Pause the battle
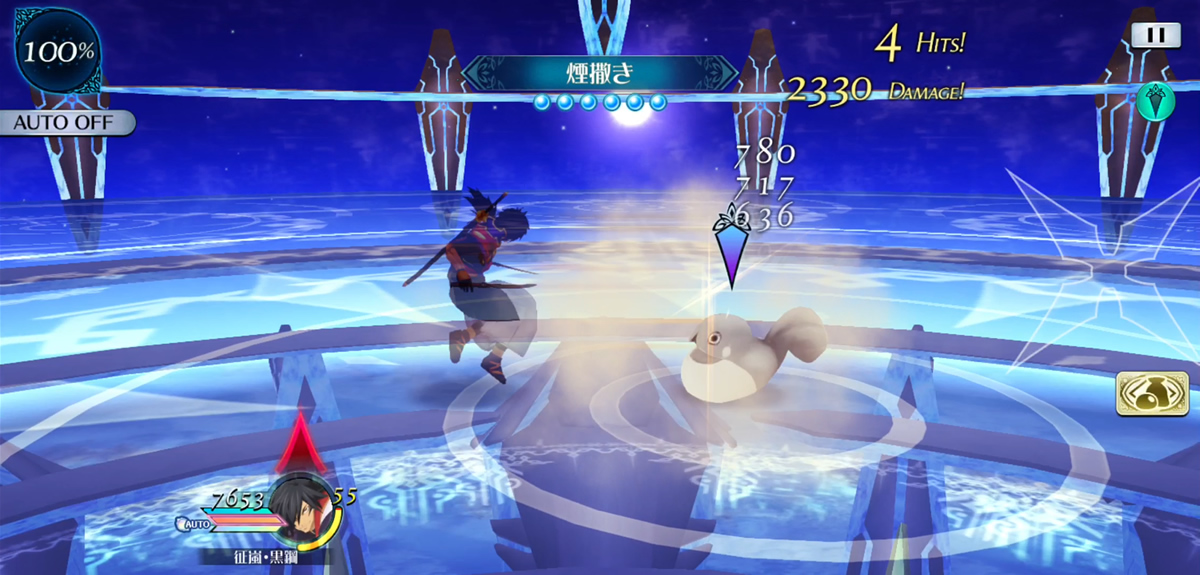 [1155, 34]
